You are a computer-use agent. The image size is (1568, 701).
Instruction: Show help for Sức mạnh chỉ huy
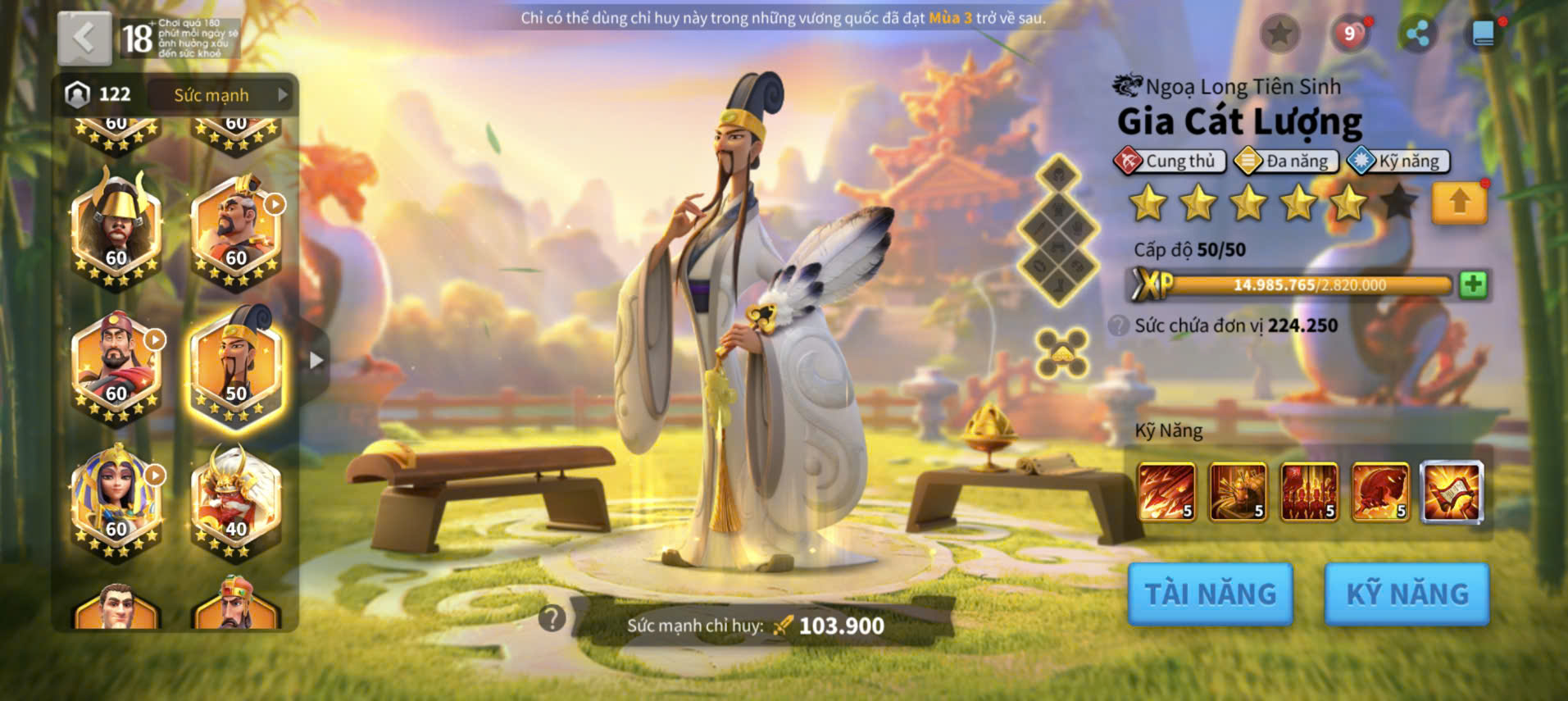[552, 618]
